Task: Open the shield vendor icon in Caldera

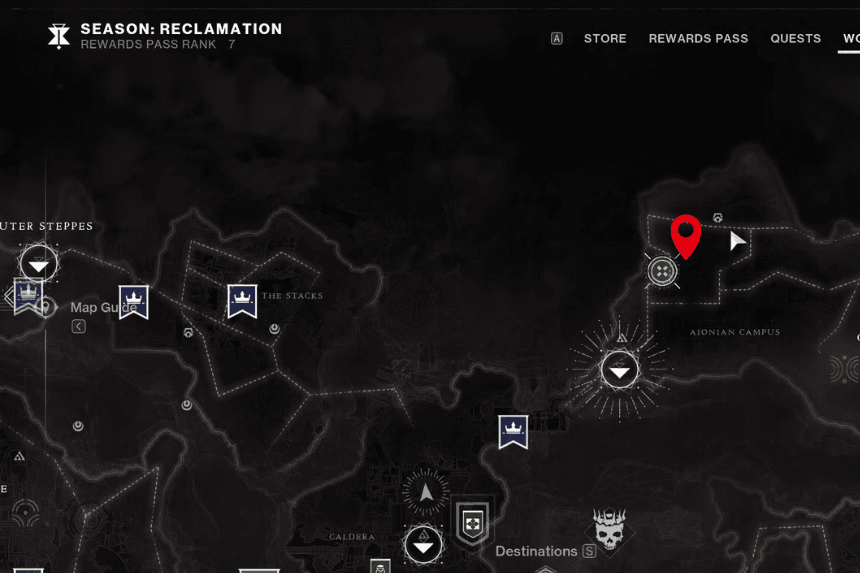Action: coord(472,522)
